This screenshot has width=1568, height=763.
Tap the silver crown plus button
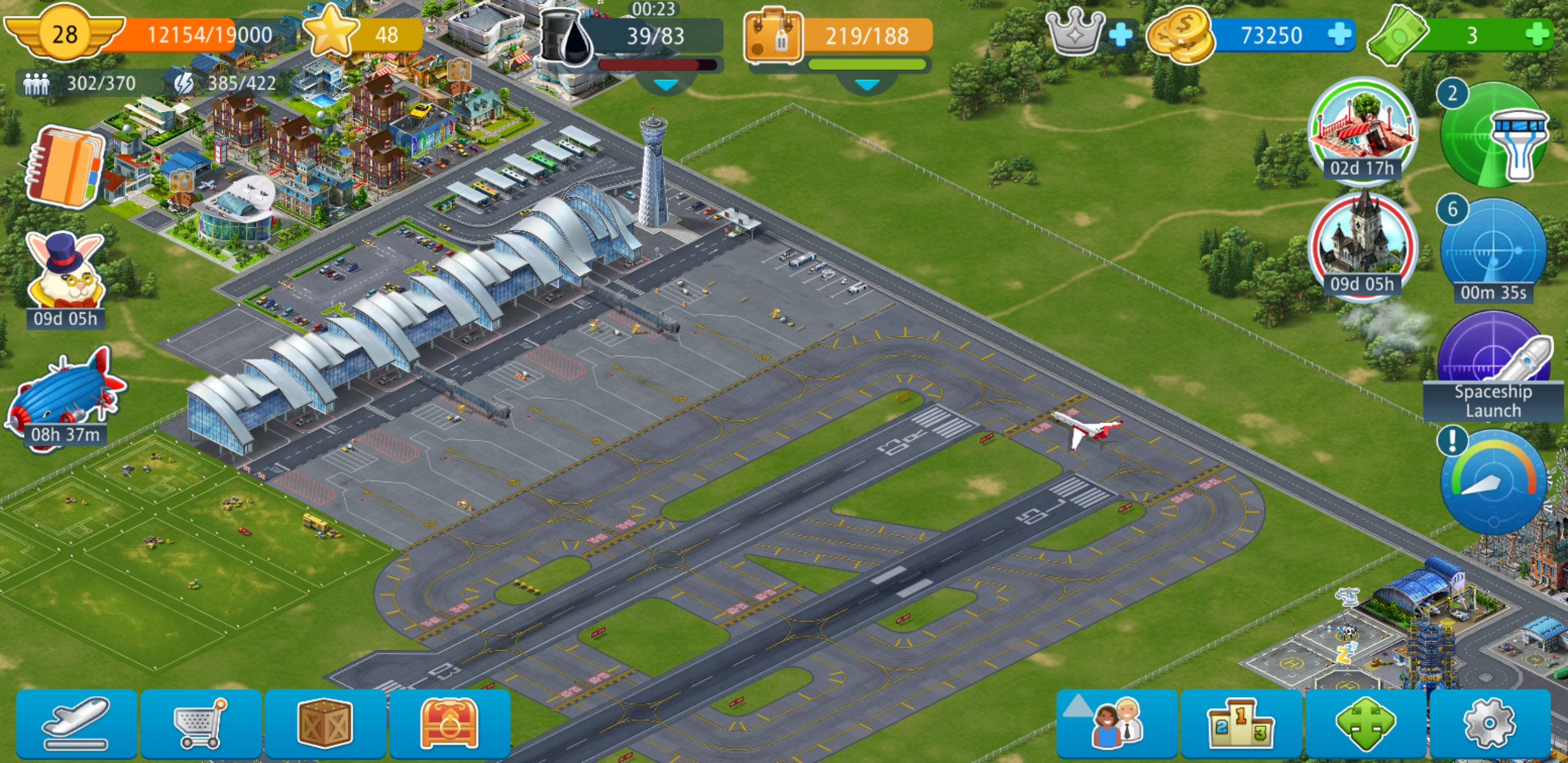[x=1120, y=34]
